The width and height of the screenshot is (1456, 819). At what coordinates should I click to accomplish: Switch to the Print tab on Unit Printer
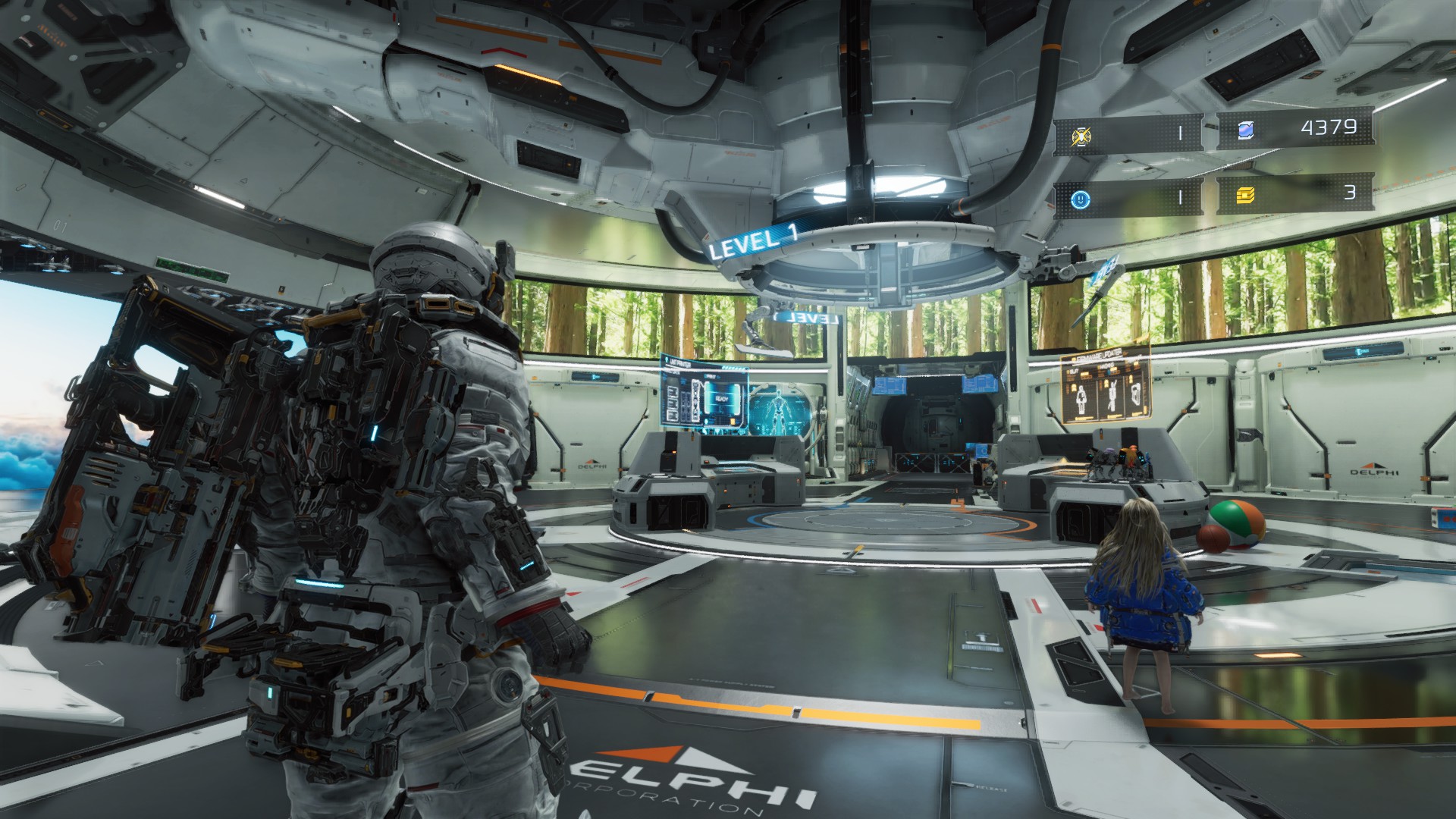(x=711, y=376)
